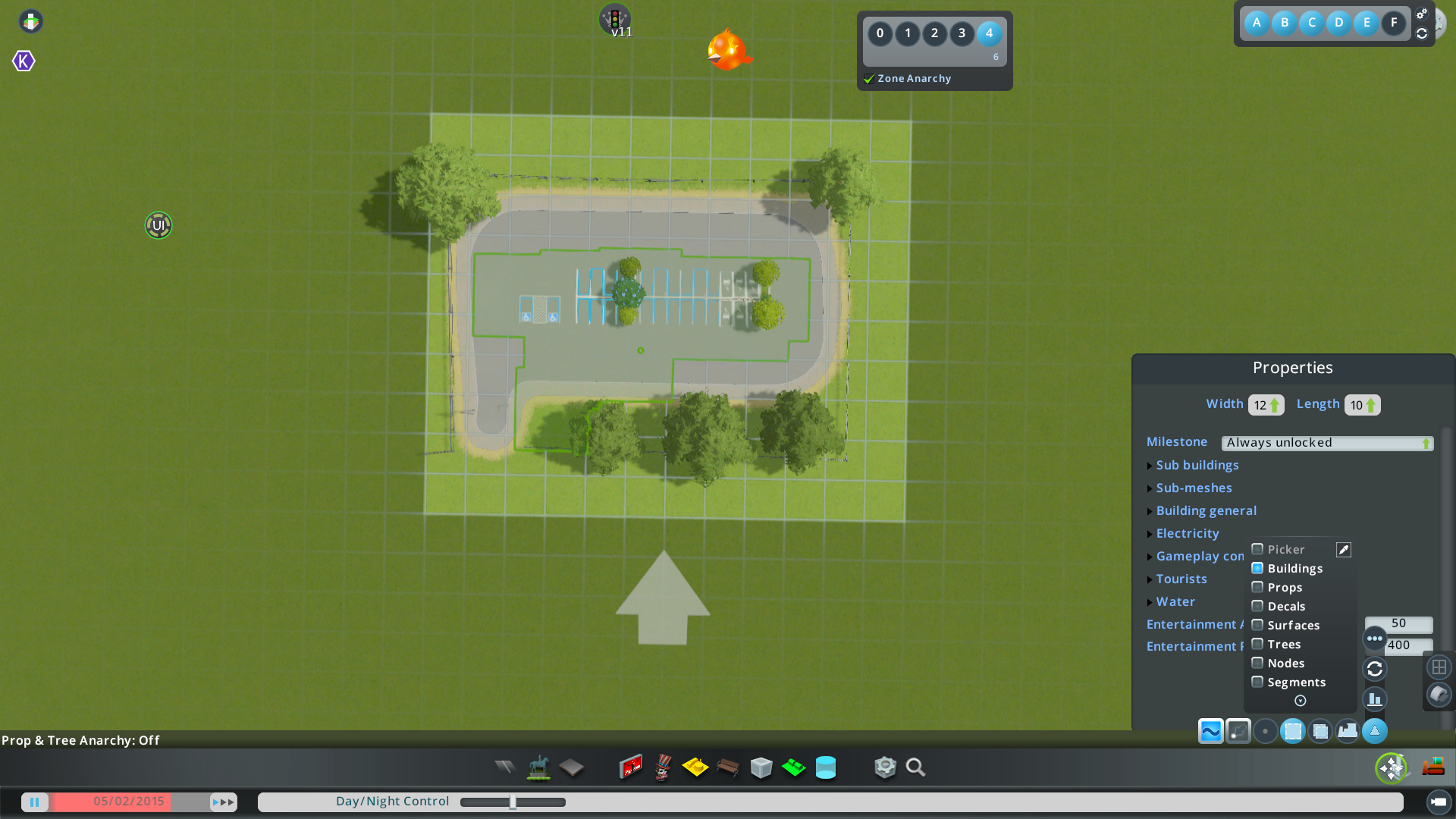
Task: Switch to bookmark tab F
Action: coord(1393,23)
